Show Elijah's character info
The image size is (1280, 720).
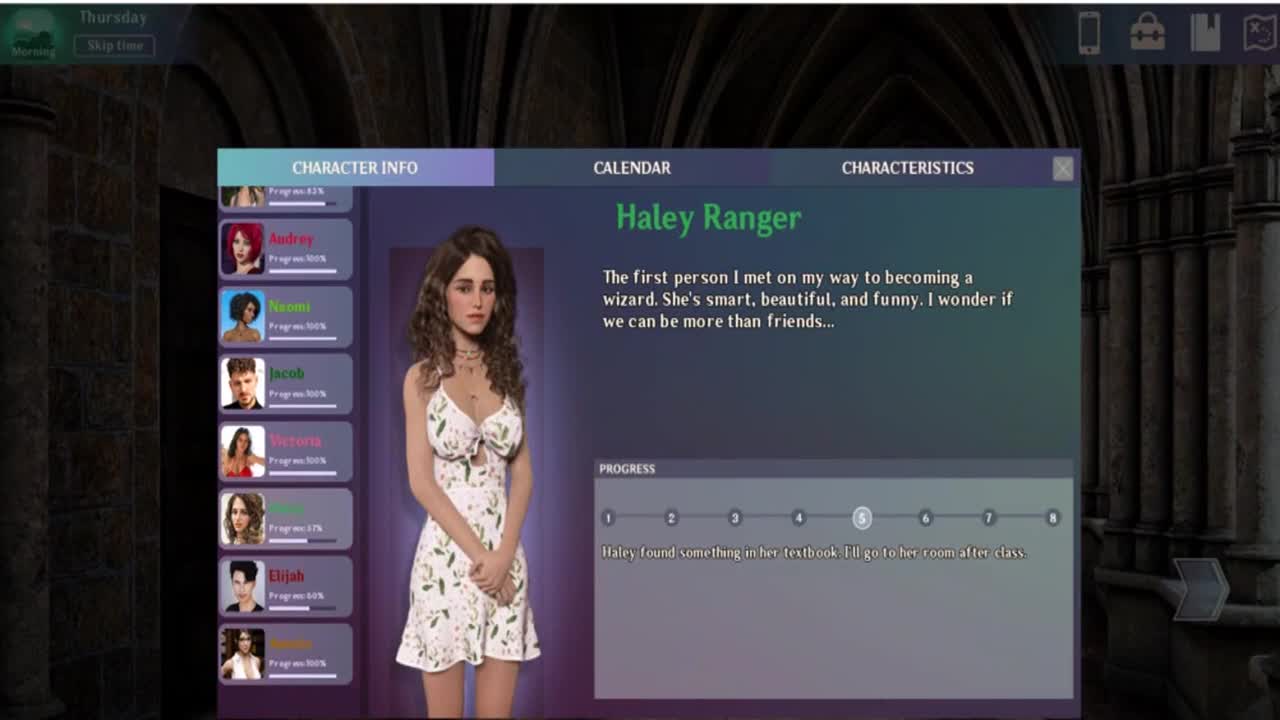[286, 586]
